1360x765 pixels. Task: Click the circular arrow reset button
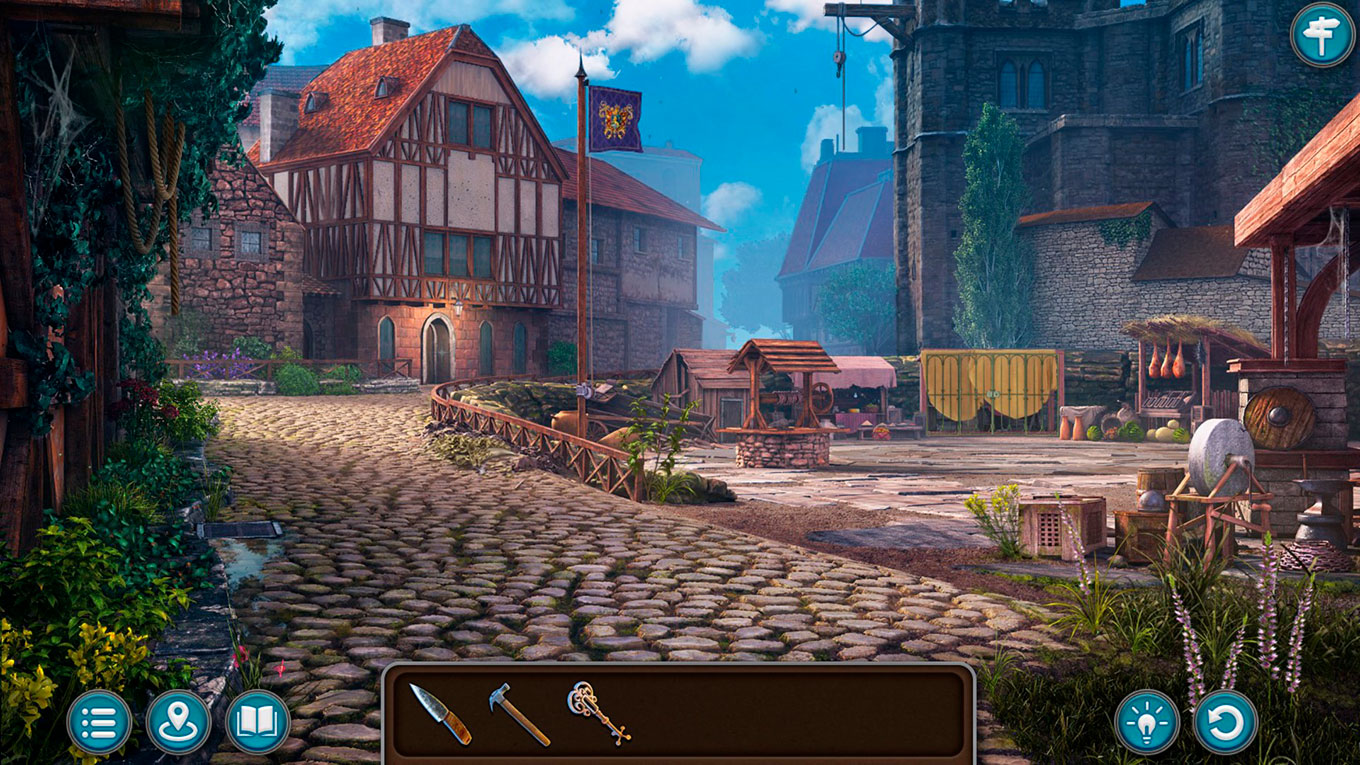[1225, 721]
